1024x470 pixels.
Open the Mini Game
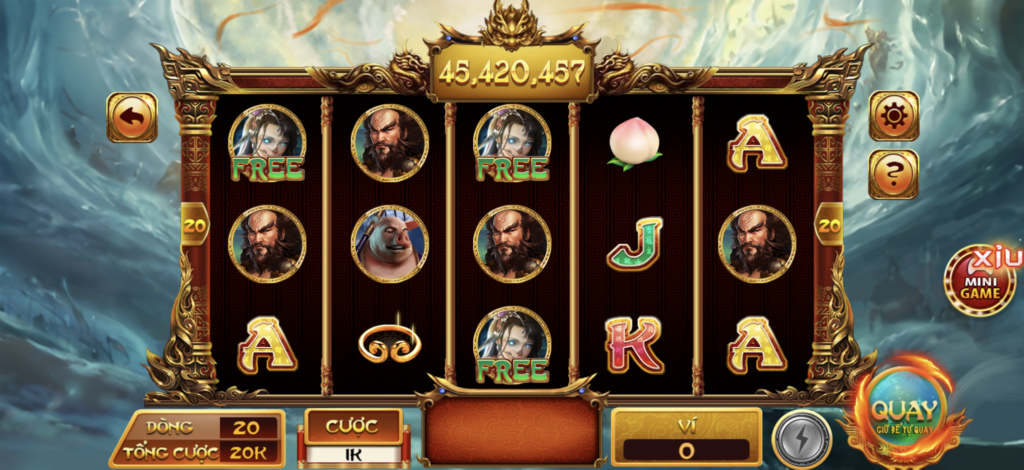pyautogui.click(x=980, y=282)
